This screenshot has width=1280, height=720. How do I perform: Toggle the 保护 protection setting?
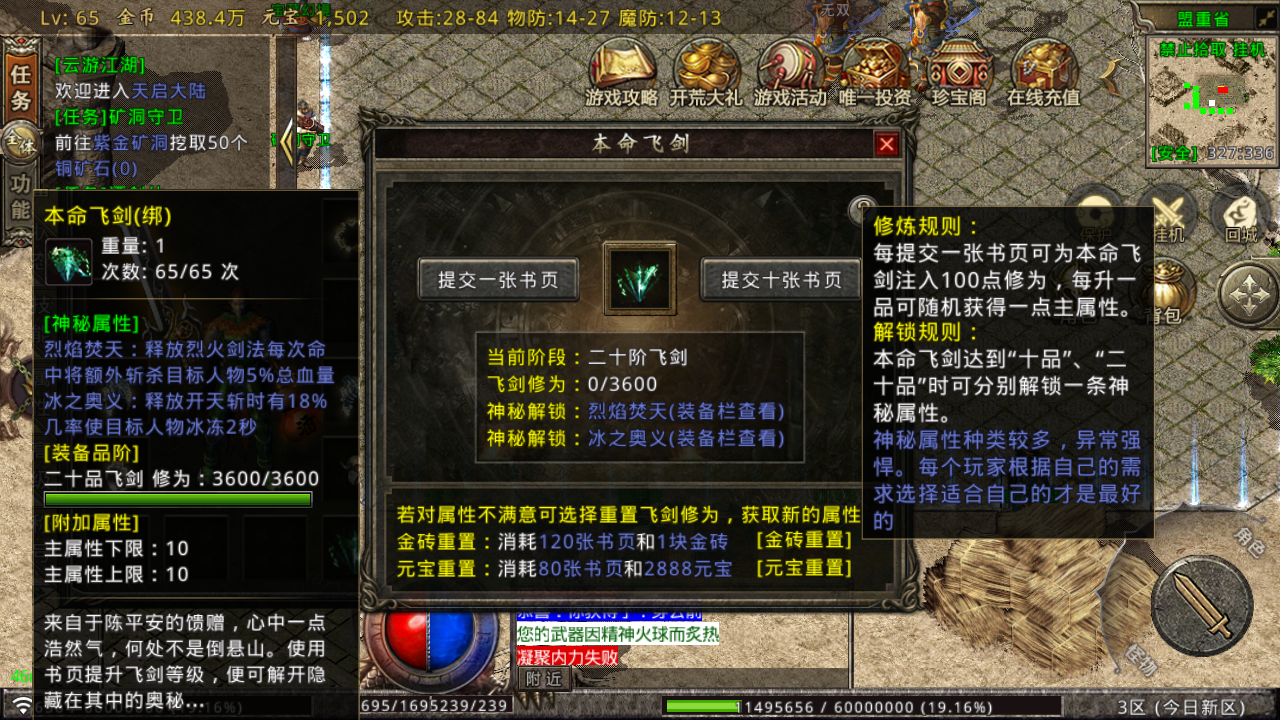pyautogui.click(x=1093, y=215)
